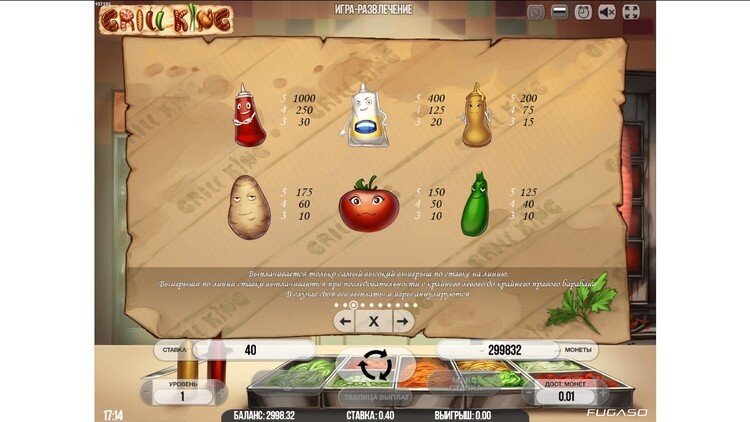750x422 pixels.
Task: Select the СТАВКА bet field
Action: click(x=250, y=350)
